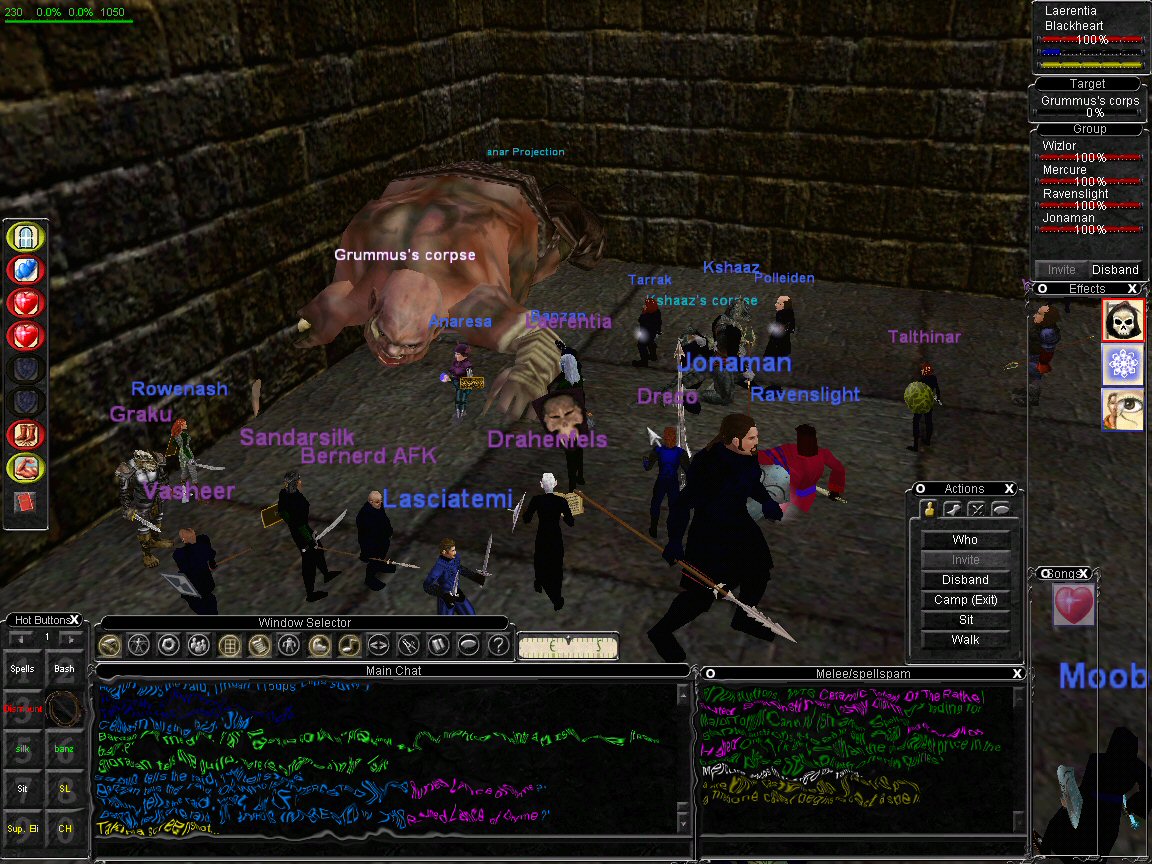The width and height of the screenshot is (1152, 864).
Task: Click the skull effect icon
Action: click(x=1122, y=320)
